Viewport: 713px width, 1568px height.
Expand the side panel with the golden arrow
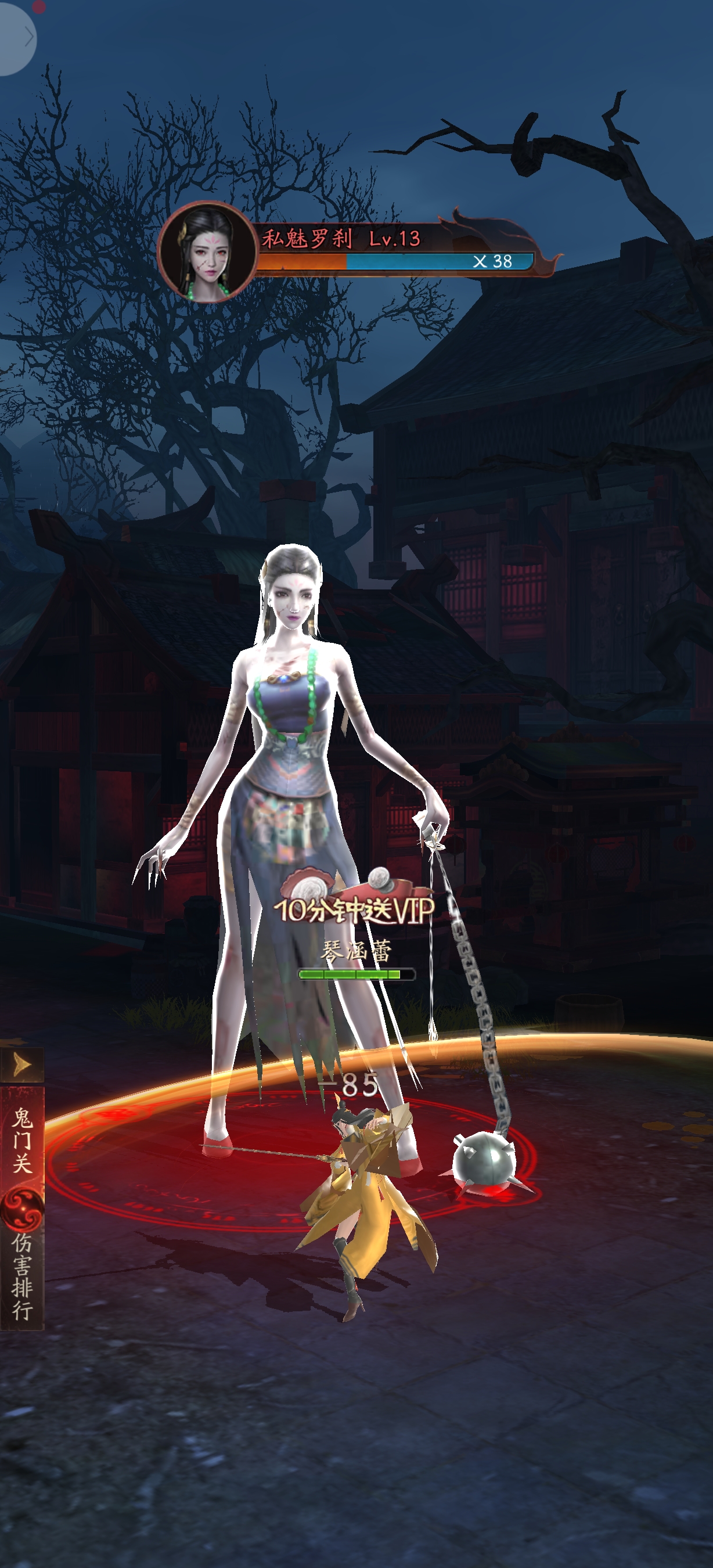click(22, 1064)
